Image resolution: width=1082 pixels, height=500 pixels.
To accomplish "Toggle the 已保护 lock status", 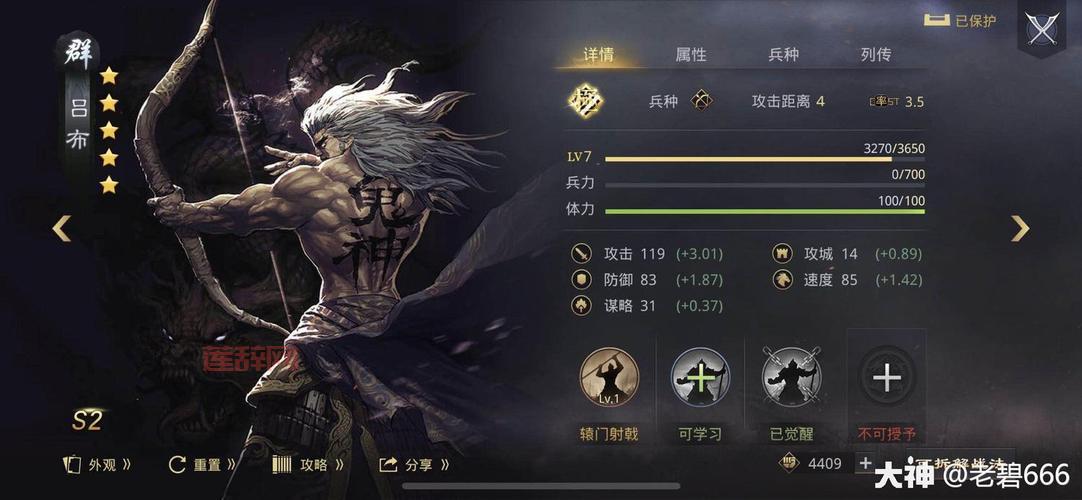I will coord(960,20).
